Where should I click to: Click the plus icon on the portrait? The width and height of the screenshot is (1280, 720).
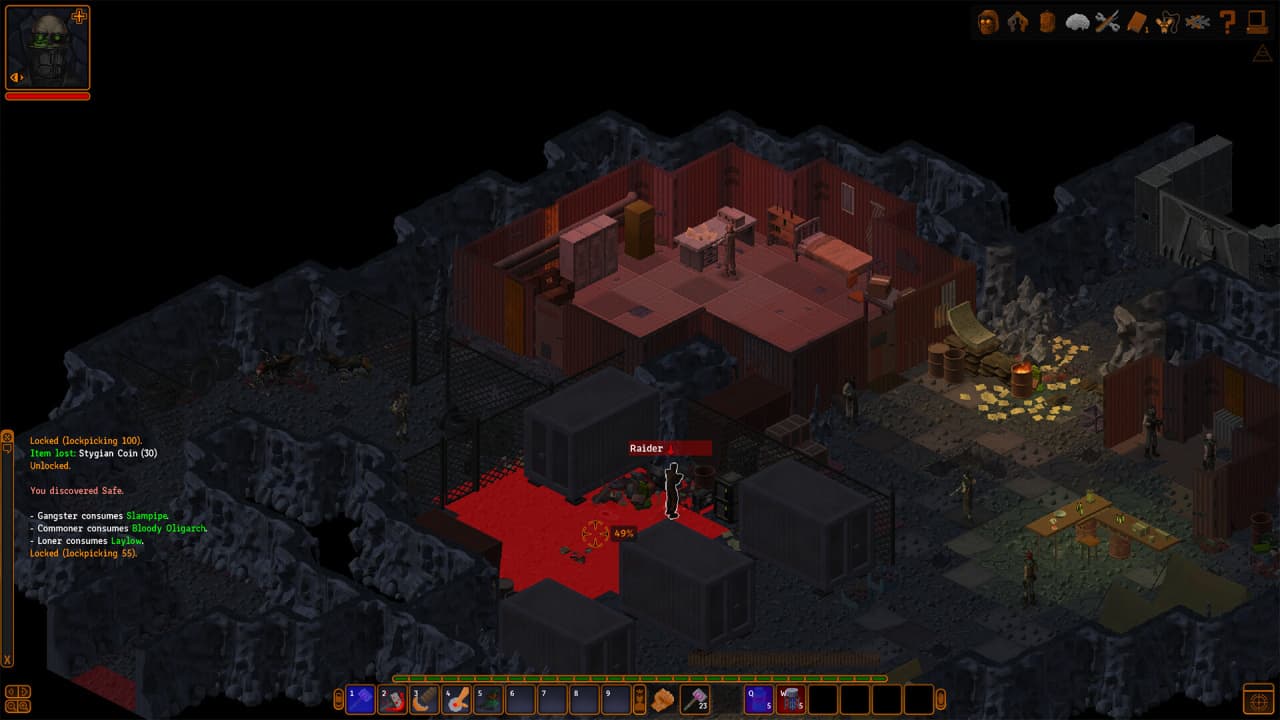pyautogui.click(x=80, y=16)
